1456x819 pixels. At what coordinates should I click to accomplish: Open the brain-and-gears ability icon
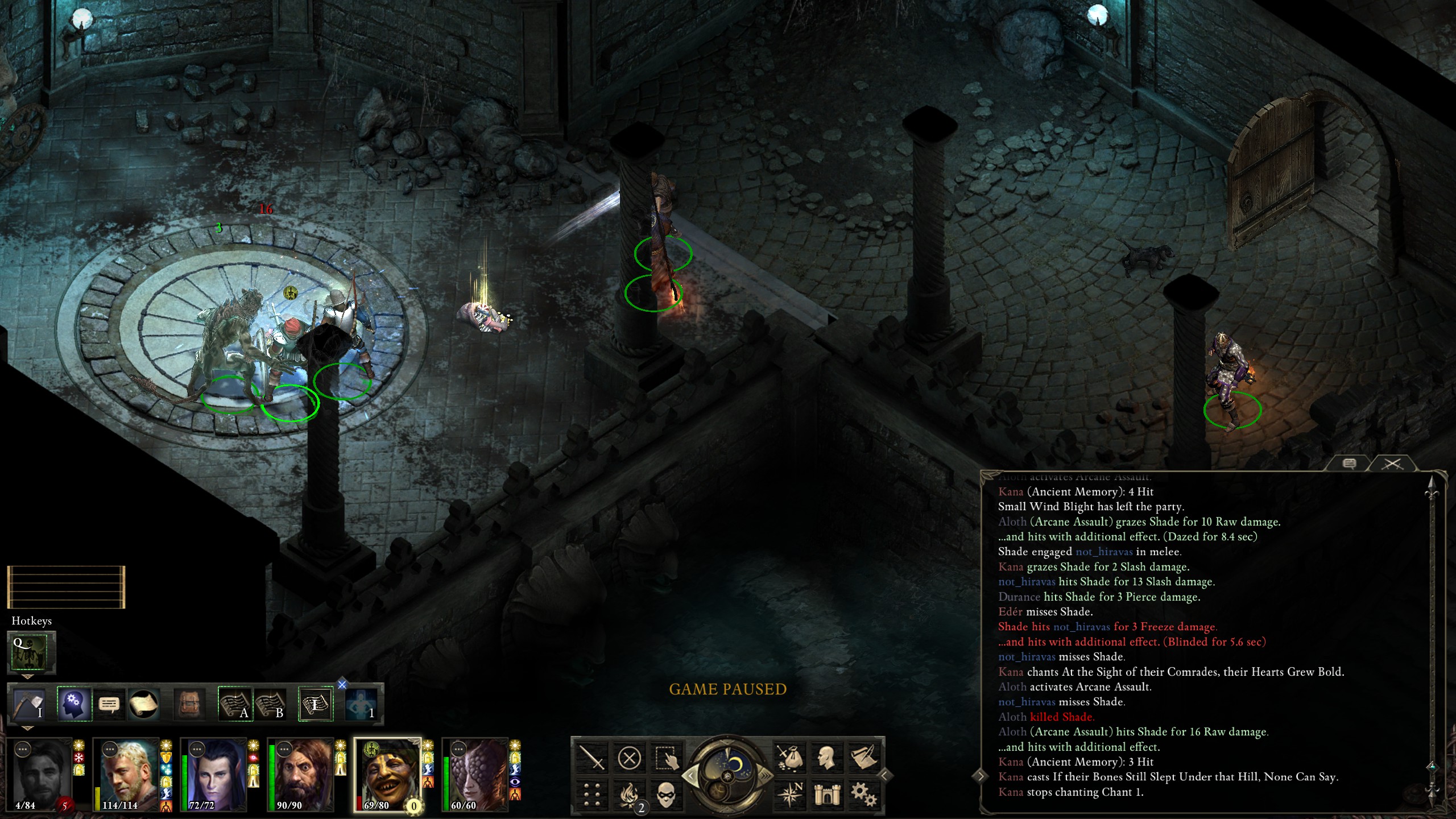tap(74, 704)
